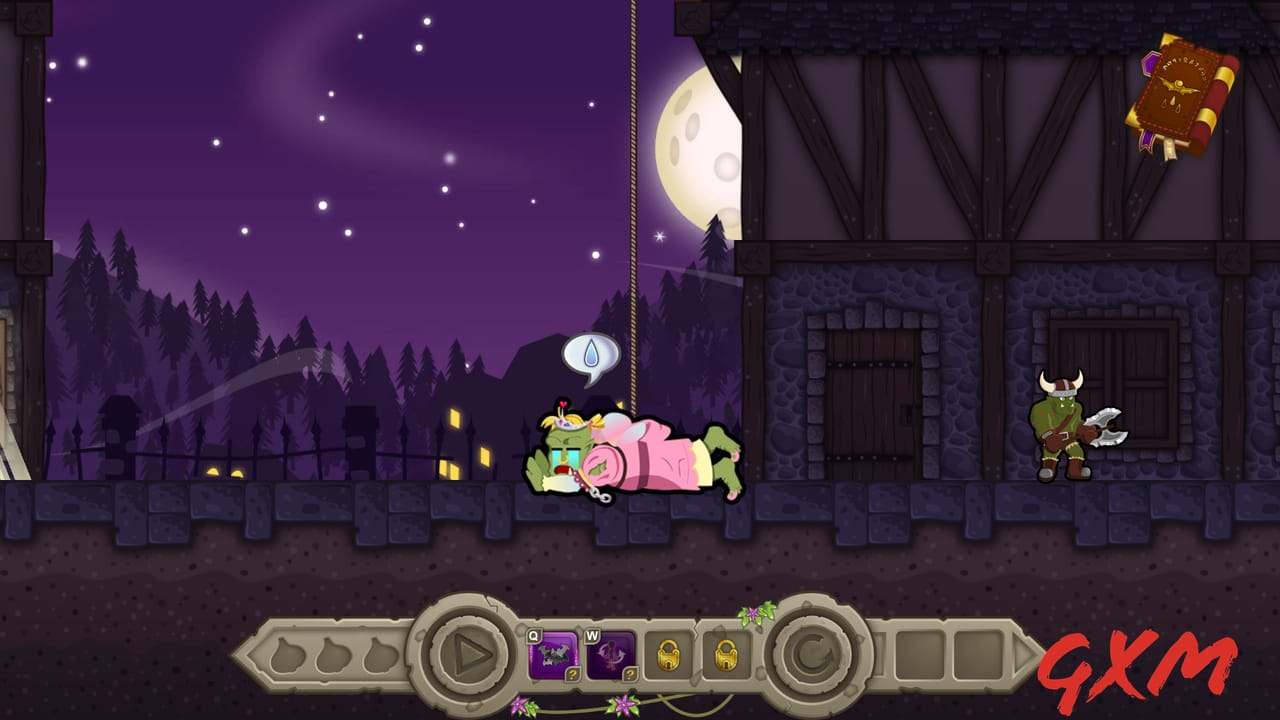Image resolution: width=1280 pixels, height=720 pixels.
Task: Click the question mark hint on the bat spell
Action: (573, 675)
